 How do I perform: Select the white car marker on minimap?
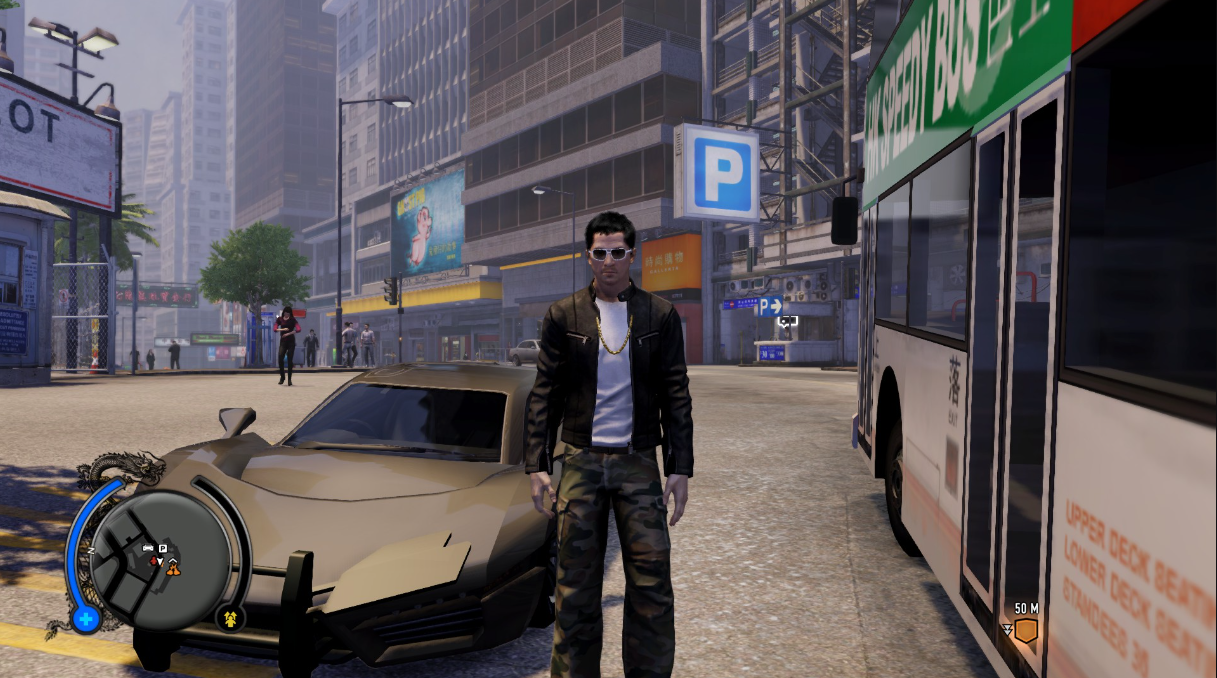tap(149, 549)
